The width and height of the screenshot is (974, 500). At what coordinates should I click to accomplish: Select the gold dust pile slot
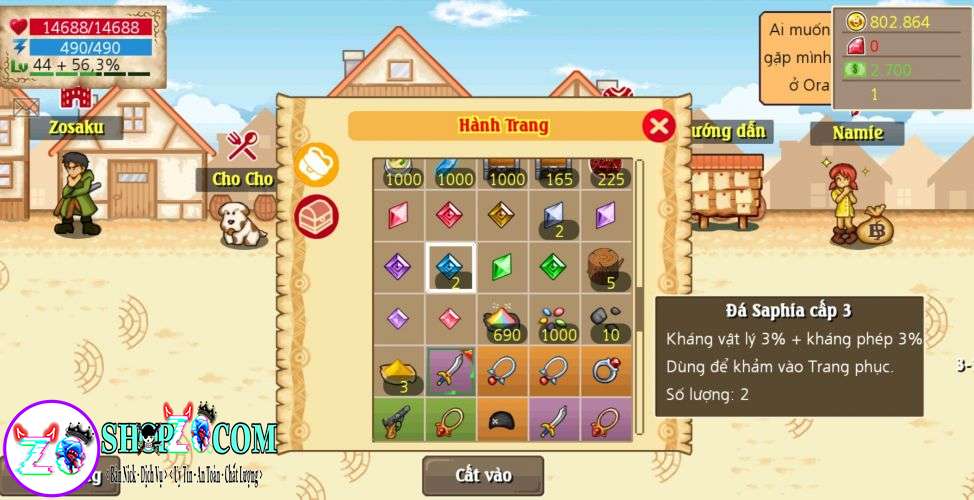pyautogui.click(x=399, y=371)
